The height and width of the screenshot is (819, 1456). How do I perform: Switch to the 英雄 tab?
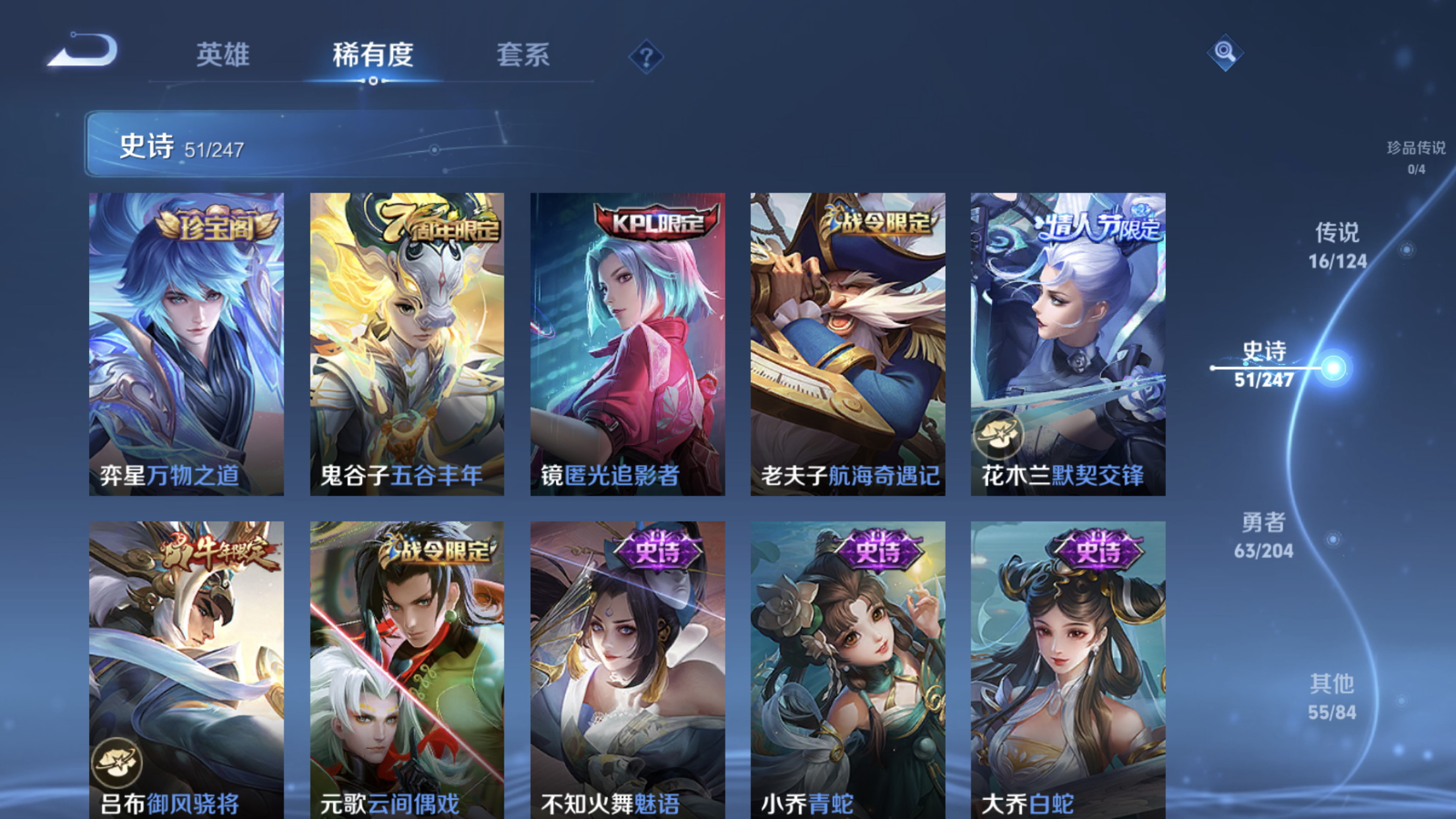pos(223,55)
